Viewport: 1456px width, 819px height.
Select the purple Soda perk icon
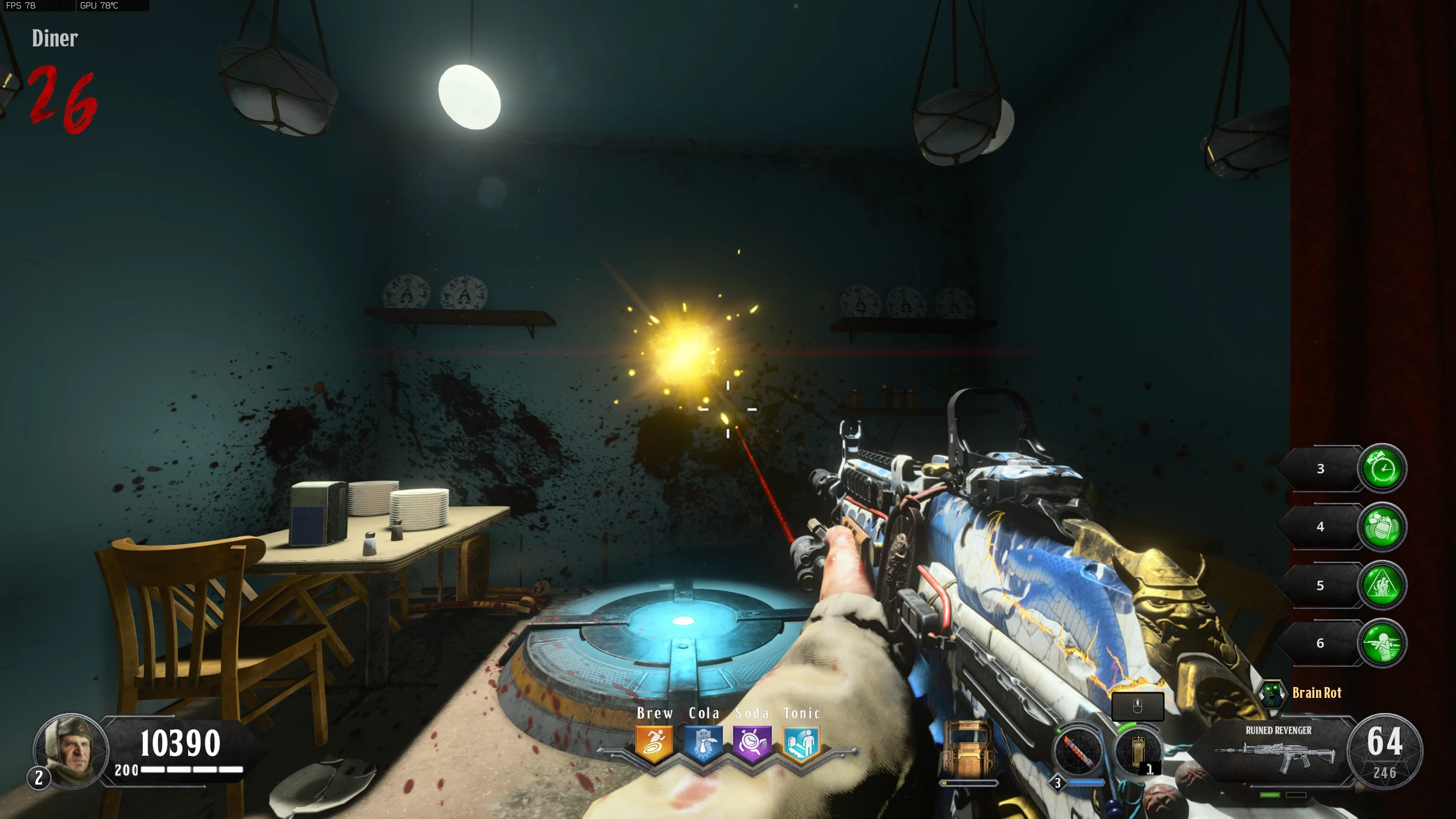[752, 743]
